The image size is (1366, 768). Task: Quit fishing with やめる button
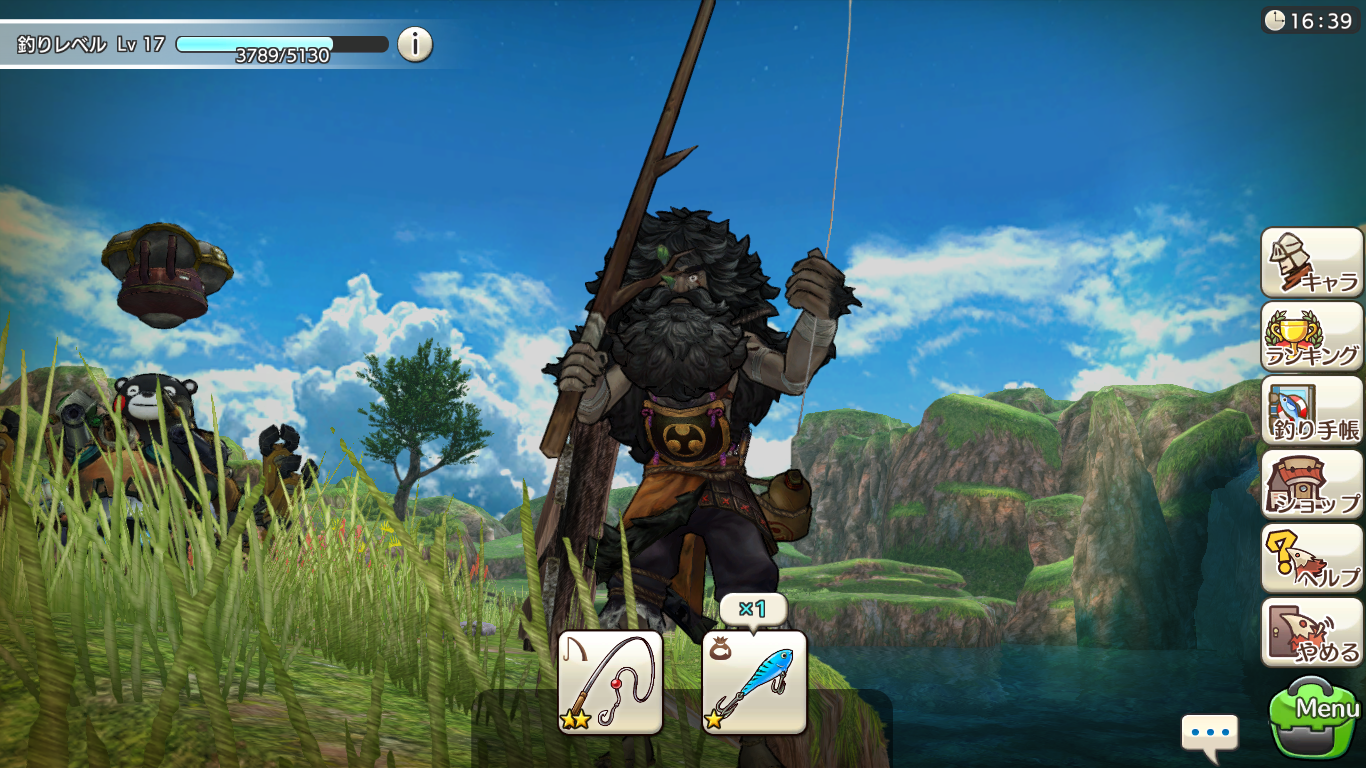pos(1312,632)
